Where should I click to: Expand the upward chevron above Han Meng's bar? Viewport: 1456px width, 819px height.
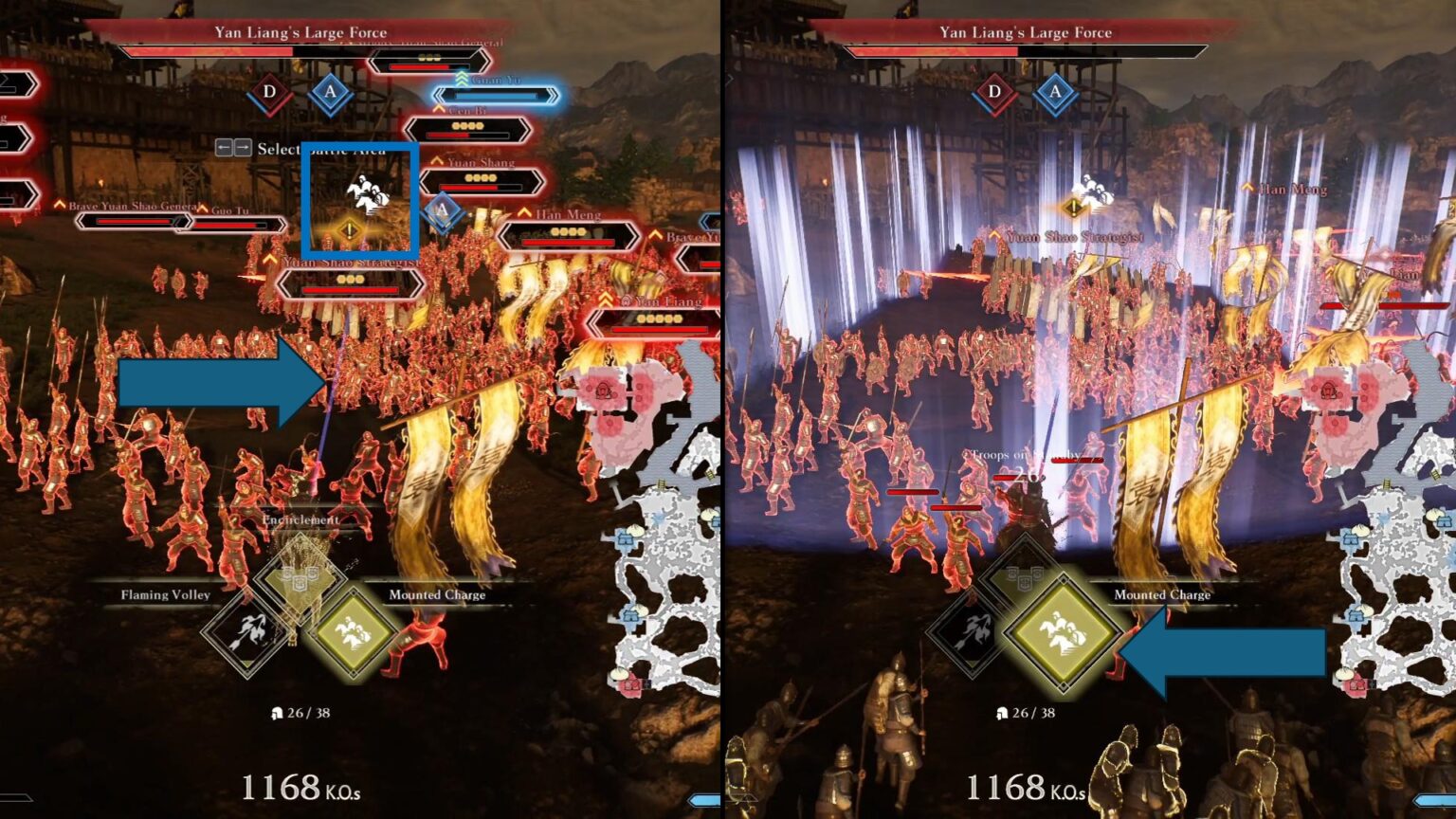(523, 213)
